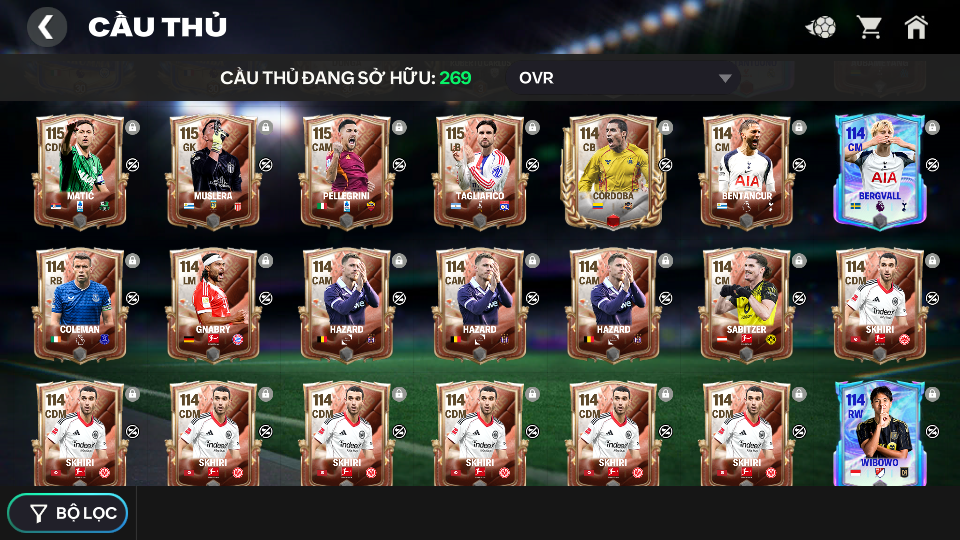
Task: Tap the football icon in header
Action: [821, 27]
